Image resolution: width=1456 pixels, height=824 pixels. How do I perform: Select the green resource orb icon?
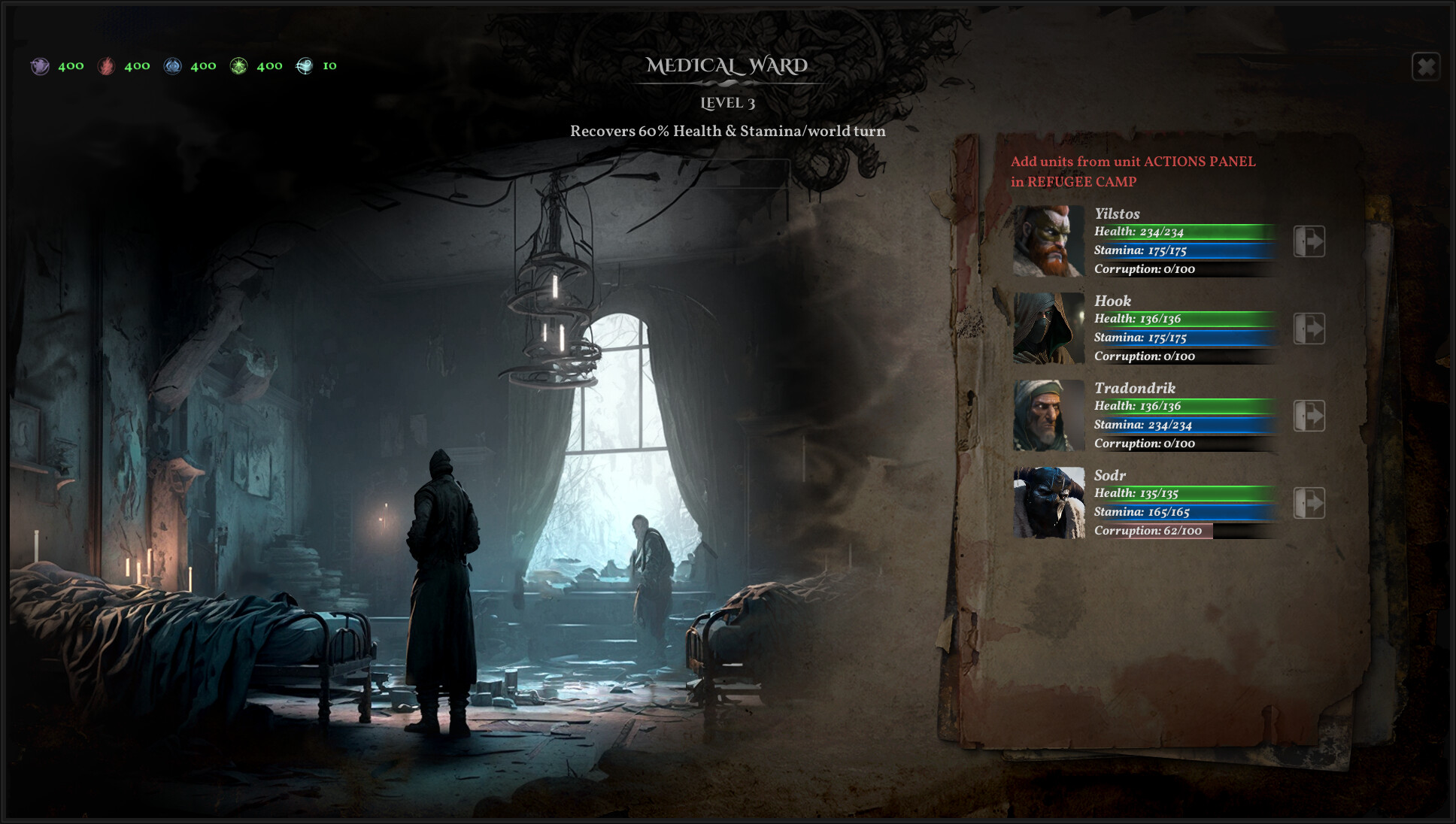tap(239, 66)
